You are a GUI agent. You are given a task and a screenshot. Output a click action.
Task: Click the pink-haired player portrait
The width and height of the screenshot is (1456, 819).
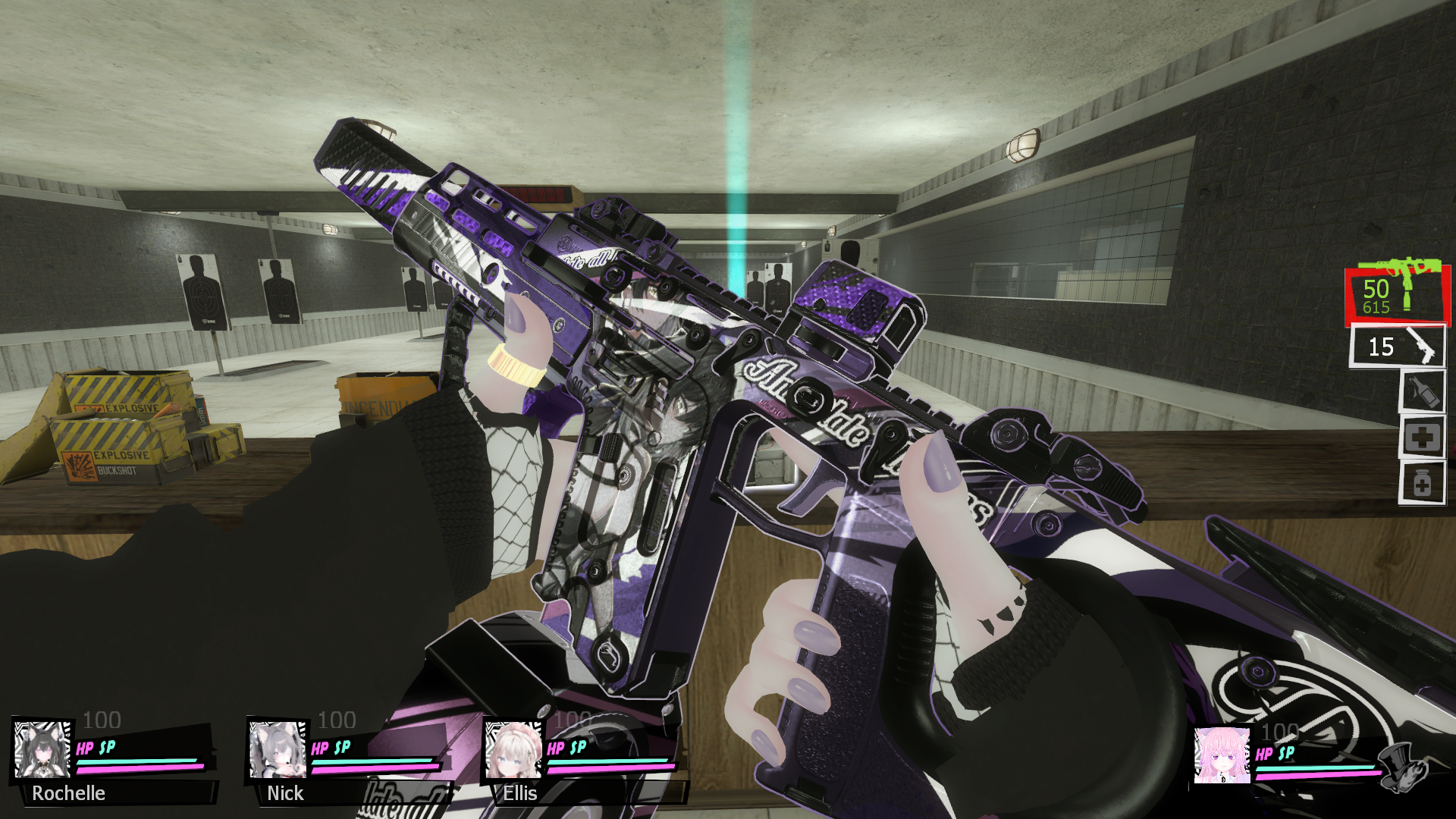pyautogui.click(x=1222, y=755)
